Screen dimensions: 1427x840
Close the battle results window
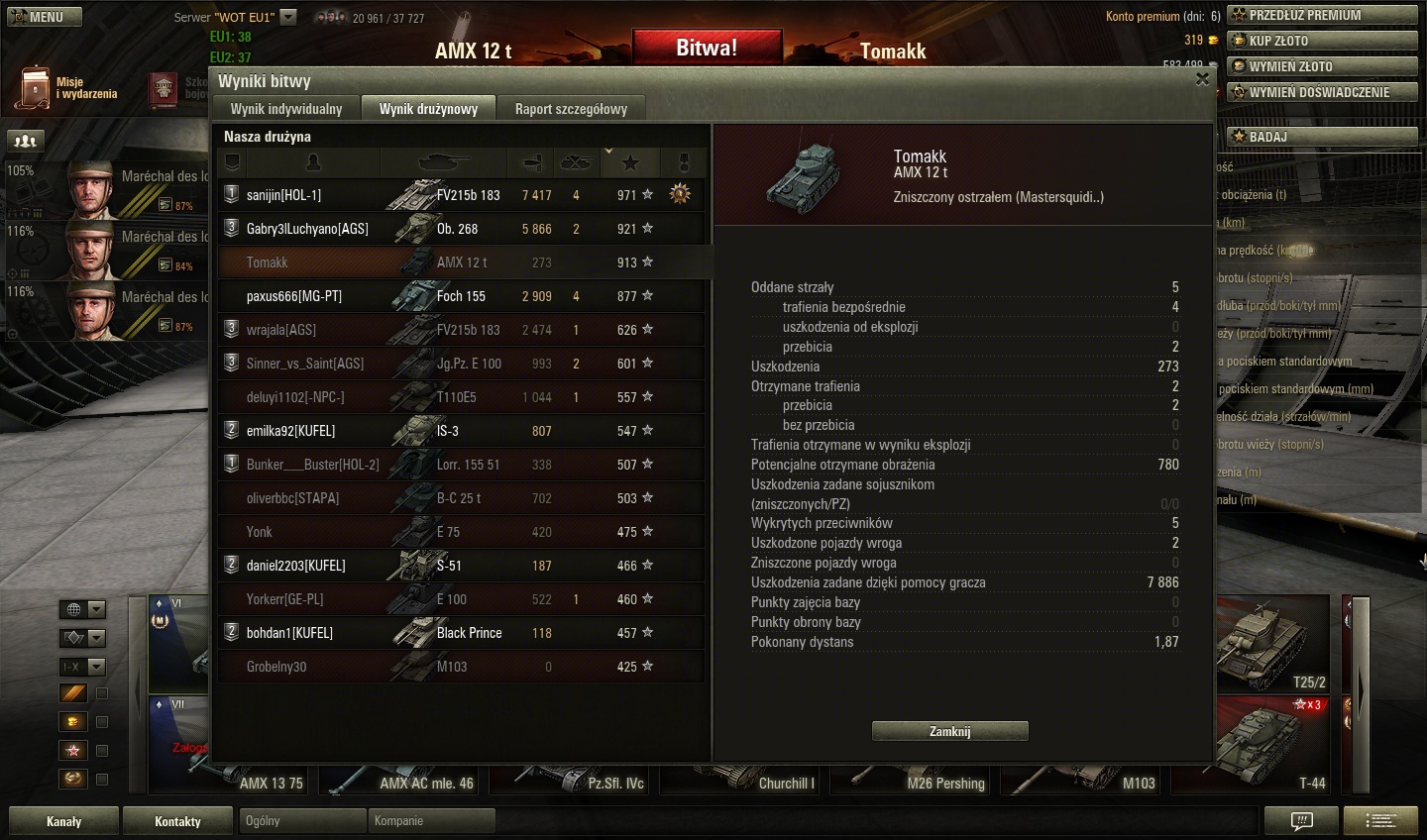coord(1202,79)
